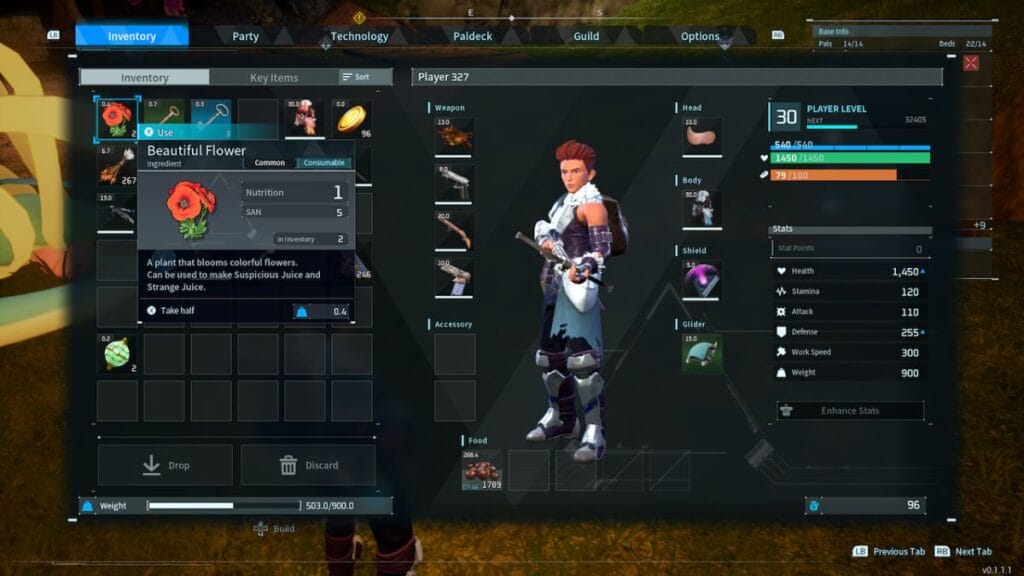
Task: Select the purple Shield equipment slot
Action: coord(701,280)
